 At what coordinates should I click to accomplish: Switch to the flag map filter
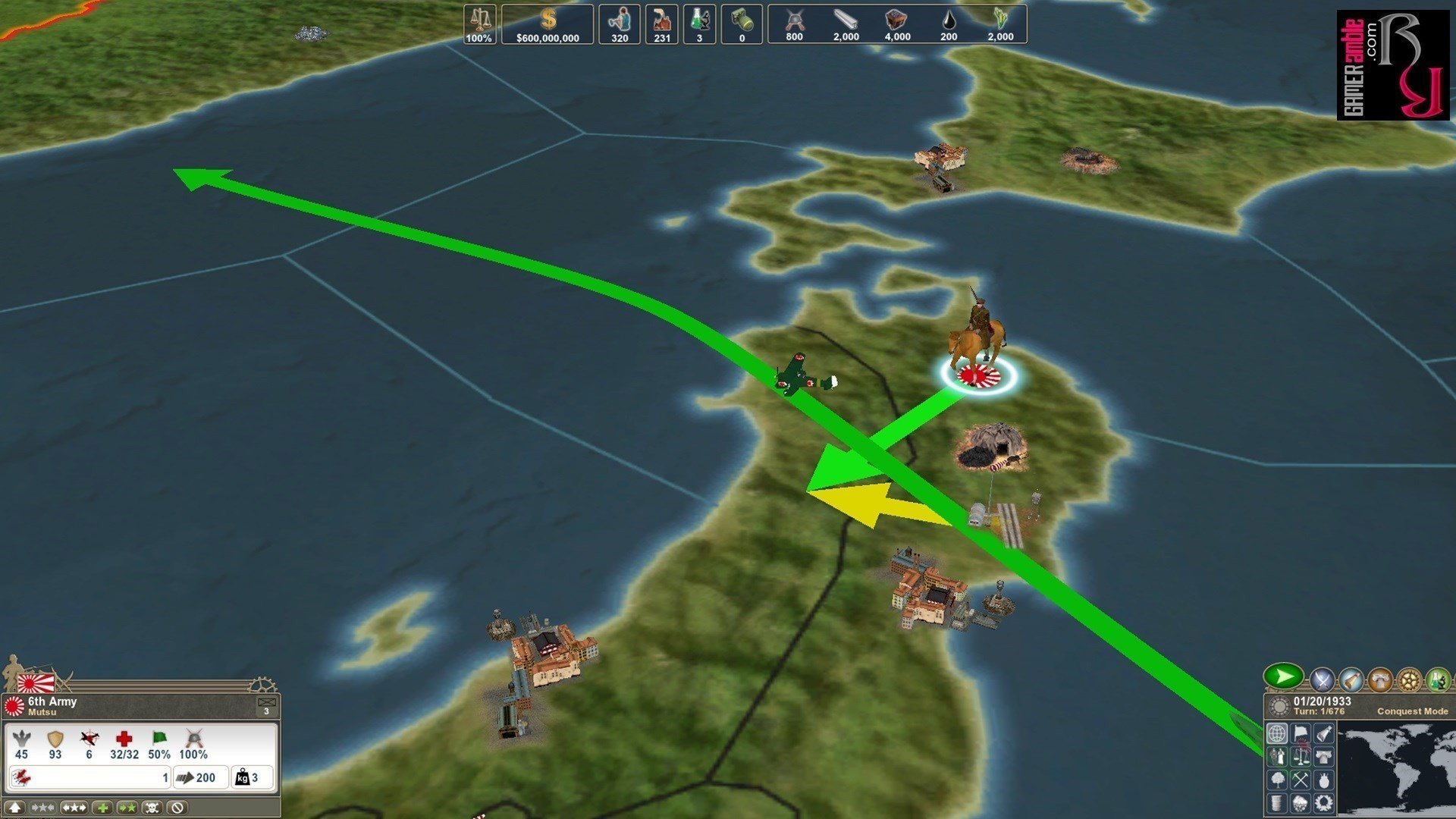coord(1301,734)
